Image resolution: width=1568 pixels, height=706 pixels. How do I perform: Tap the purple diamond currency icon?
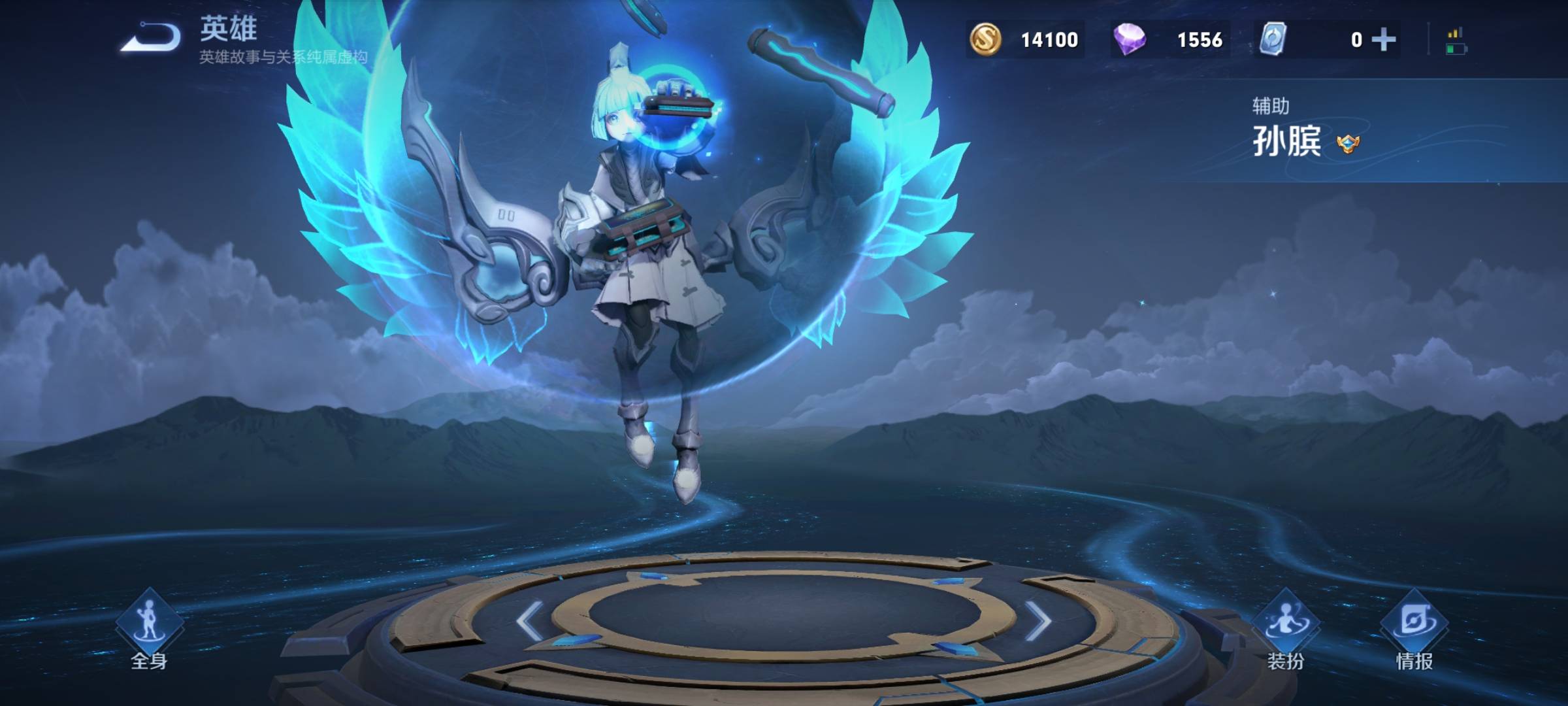pyautogui.click(x=1129, y=39)
